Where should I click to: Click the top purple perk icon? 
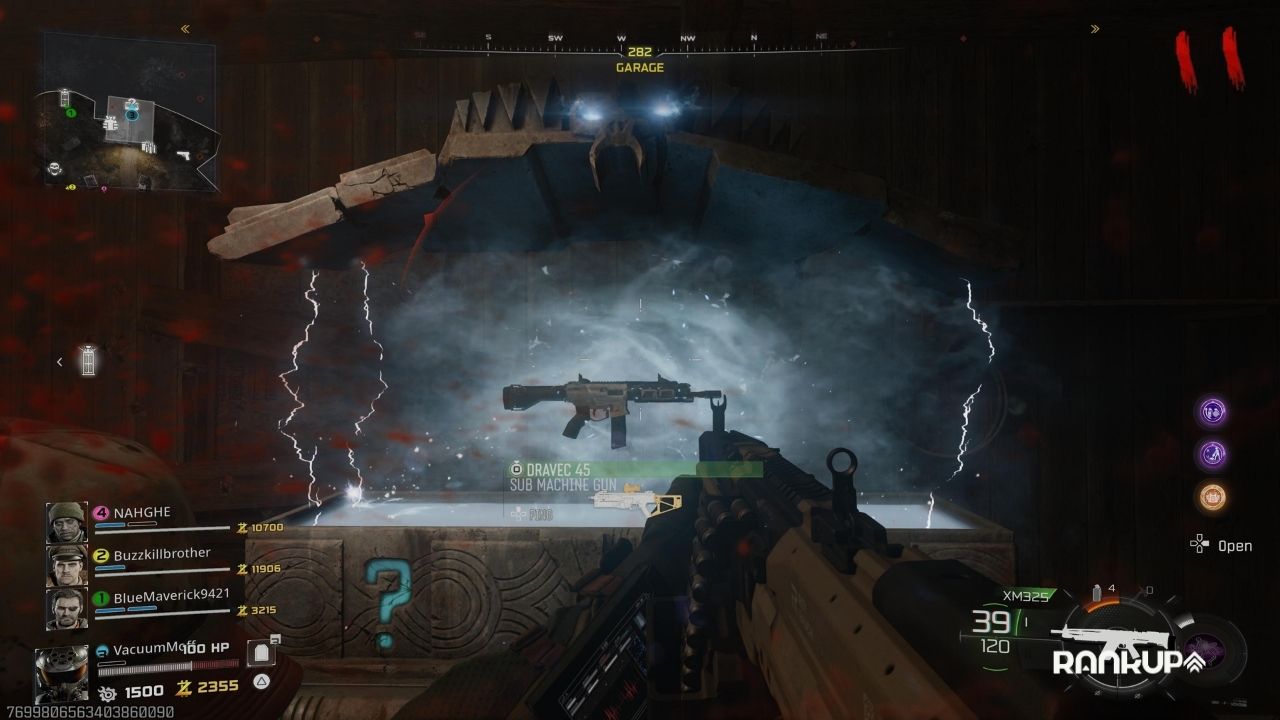[x=1214, y=411]
